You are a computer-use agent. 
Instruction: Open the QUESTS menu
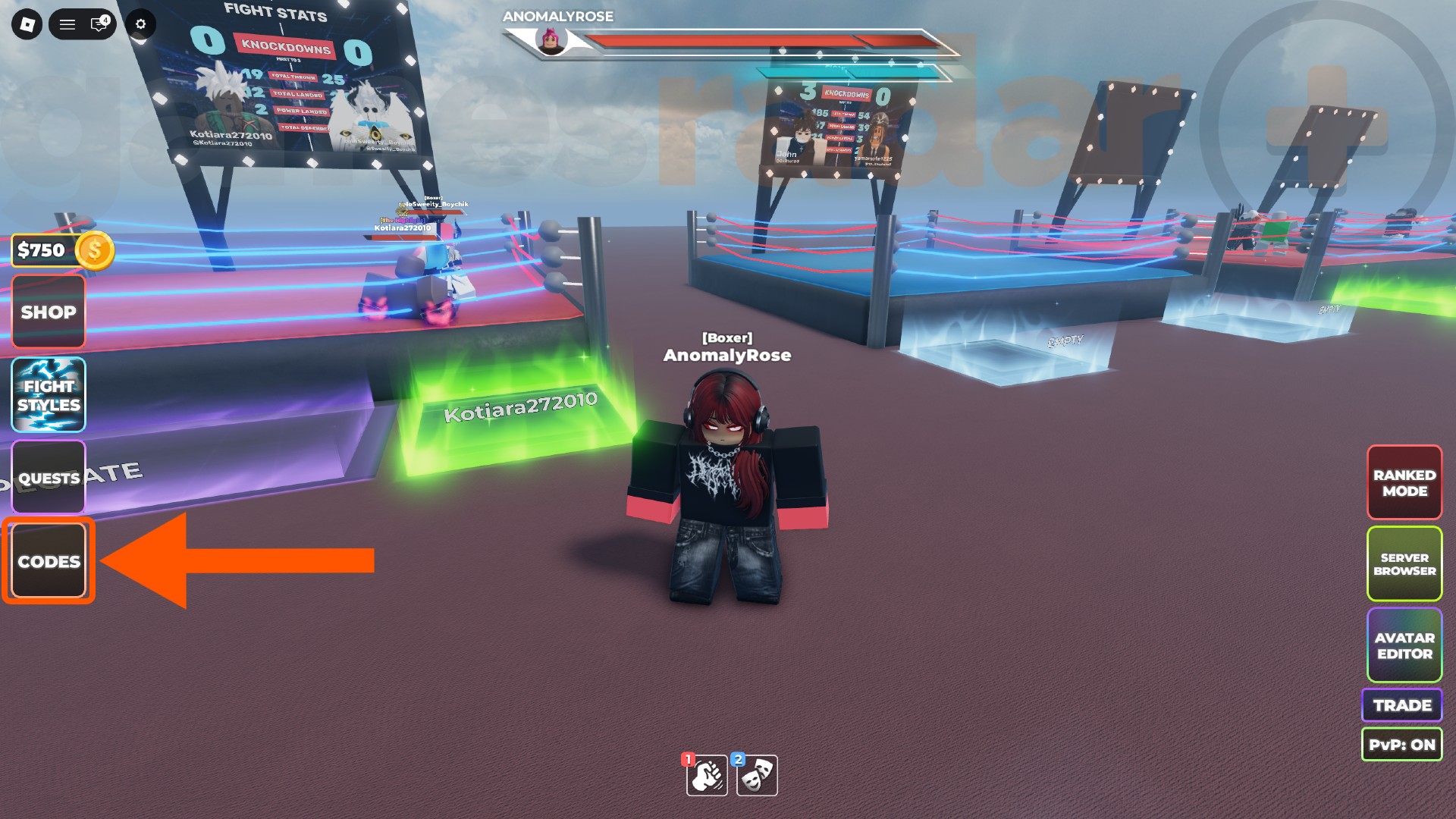click(x=48, y=478)
